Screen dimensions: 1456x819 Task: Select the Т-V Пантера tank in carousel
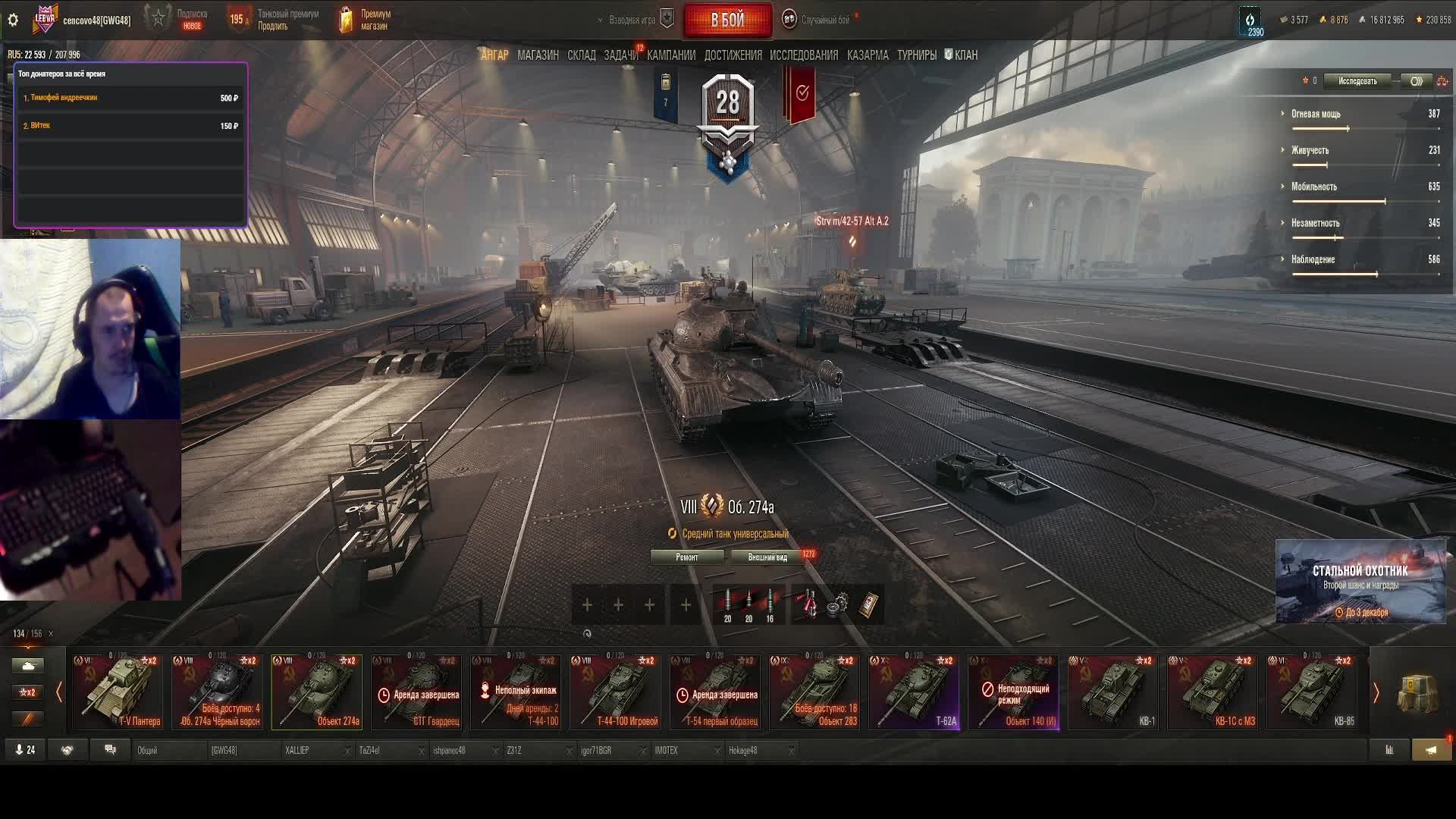point(118,692)
